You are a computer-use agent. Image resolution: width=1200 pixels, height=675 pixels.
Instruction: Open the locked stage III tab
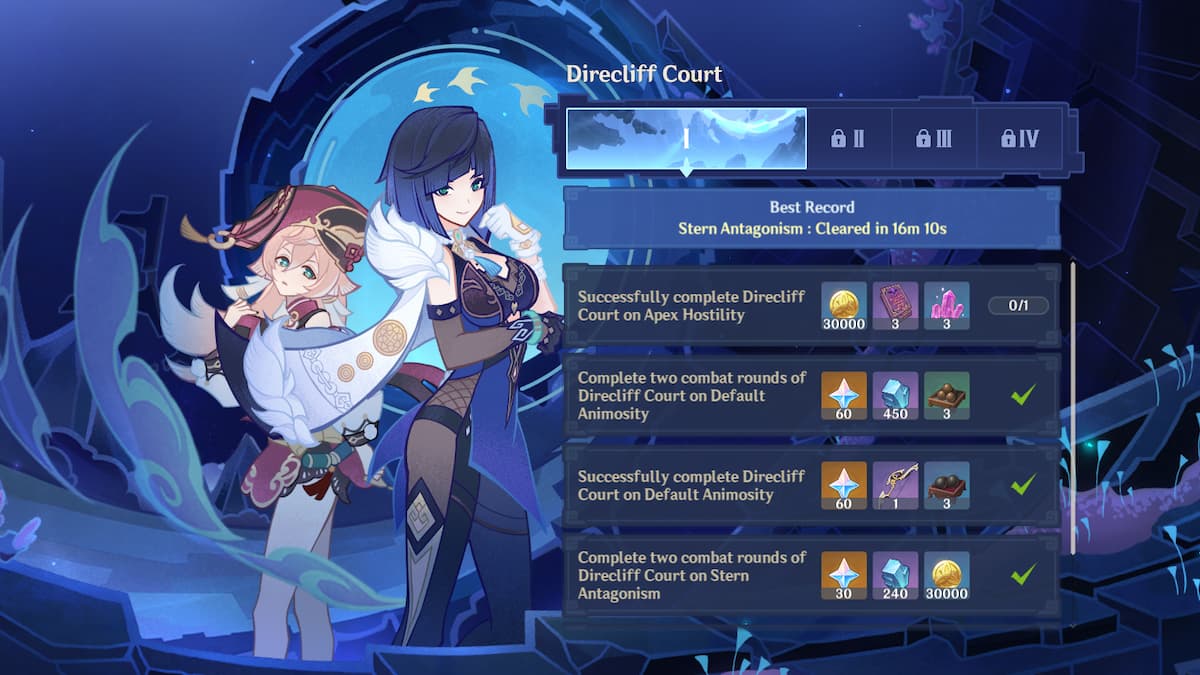(933, 139)
